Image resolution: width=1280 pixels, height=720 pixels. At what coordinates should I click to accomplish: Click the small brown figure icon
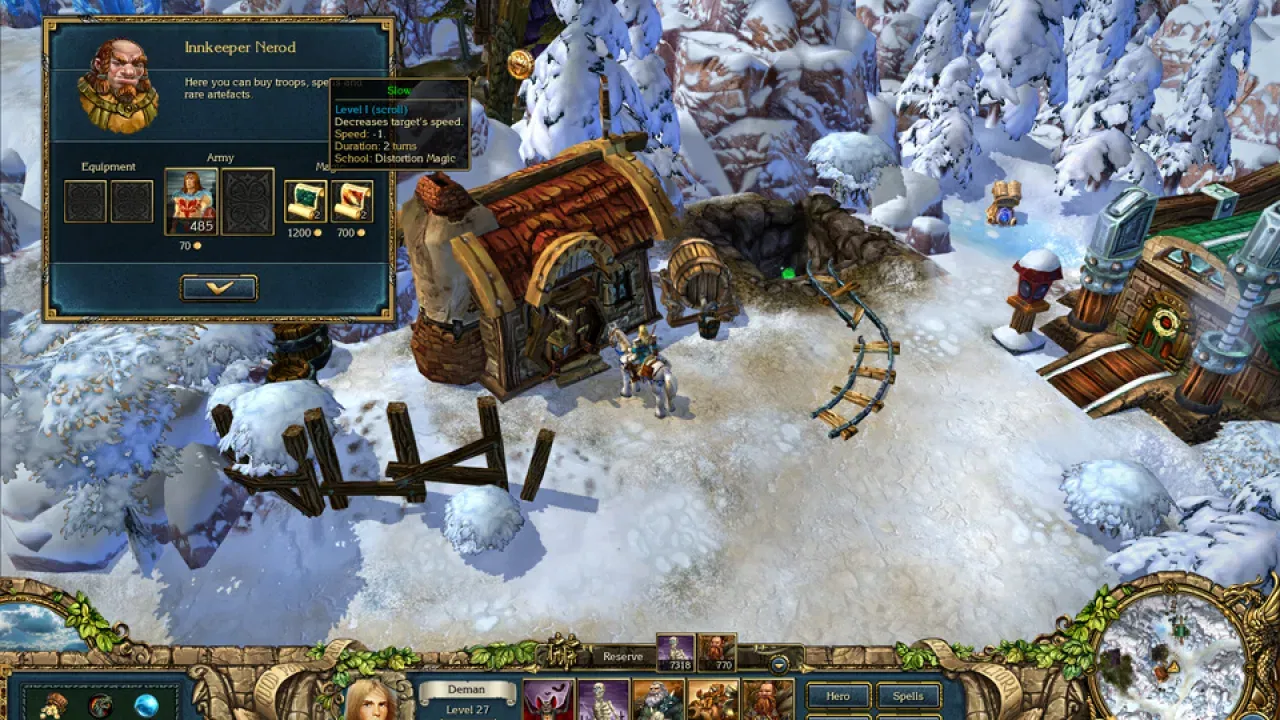[53, 705]
